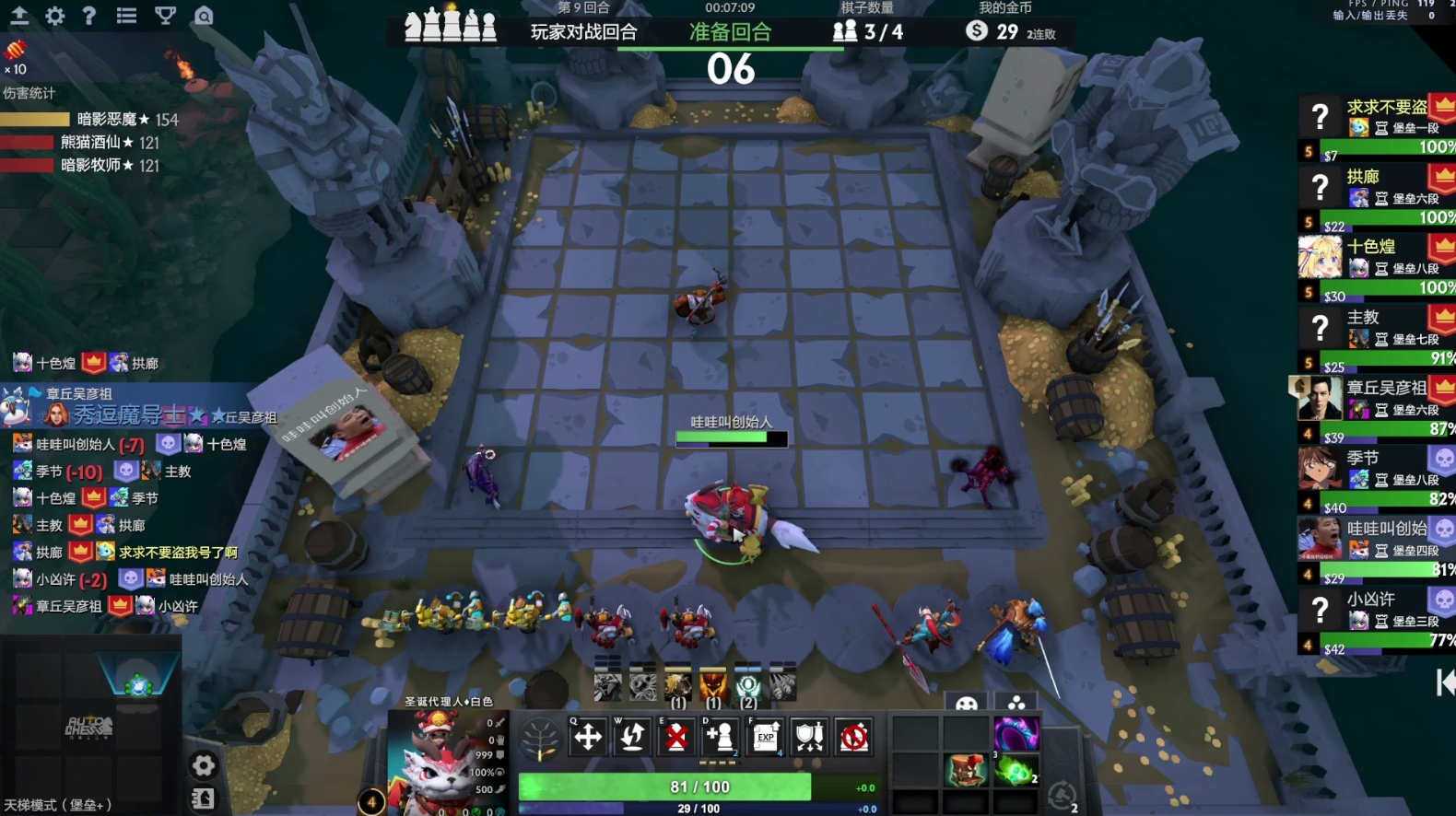Viewport: 1456px width, 816px height.
Task: Activate the swap-arrows recall piece ability
Action: [x=632, y=737]
